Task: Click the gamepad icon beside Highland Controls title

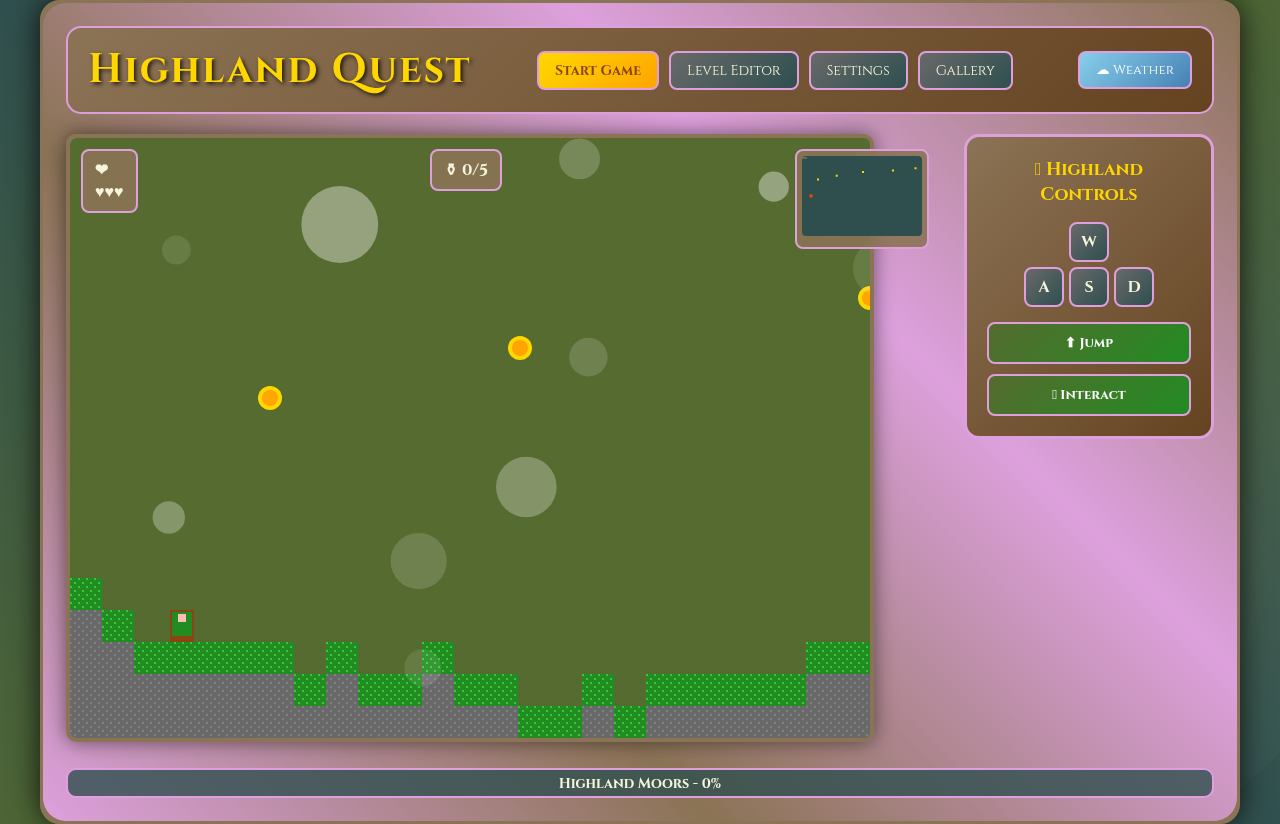Action: pos(1037,168)
